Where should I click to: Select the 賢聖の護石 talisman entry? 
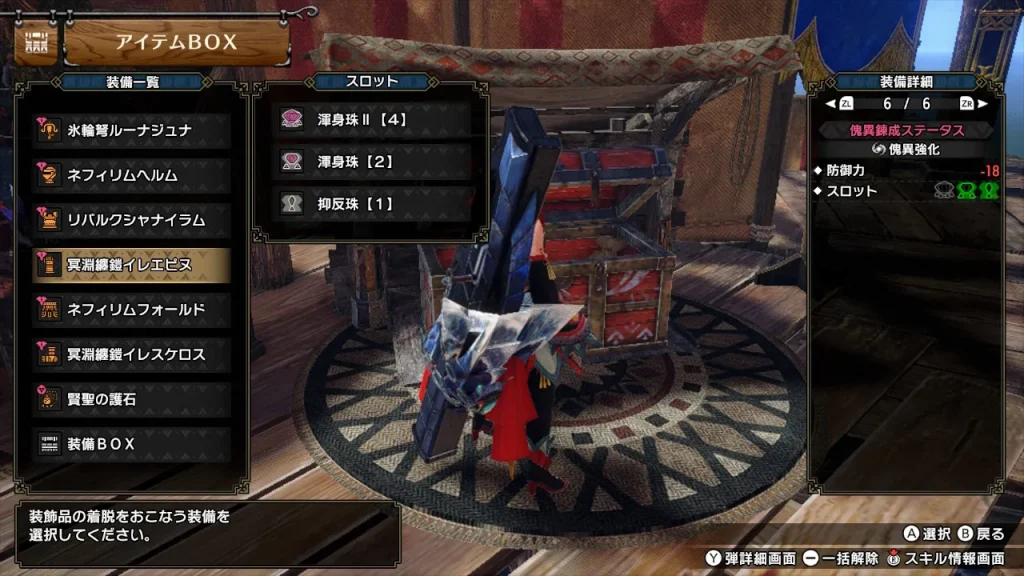[x=132, y=399]
